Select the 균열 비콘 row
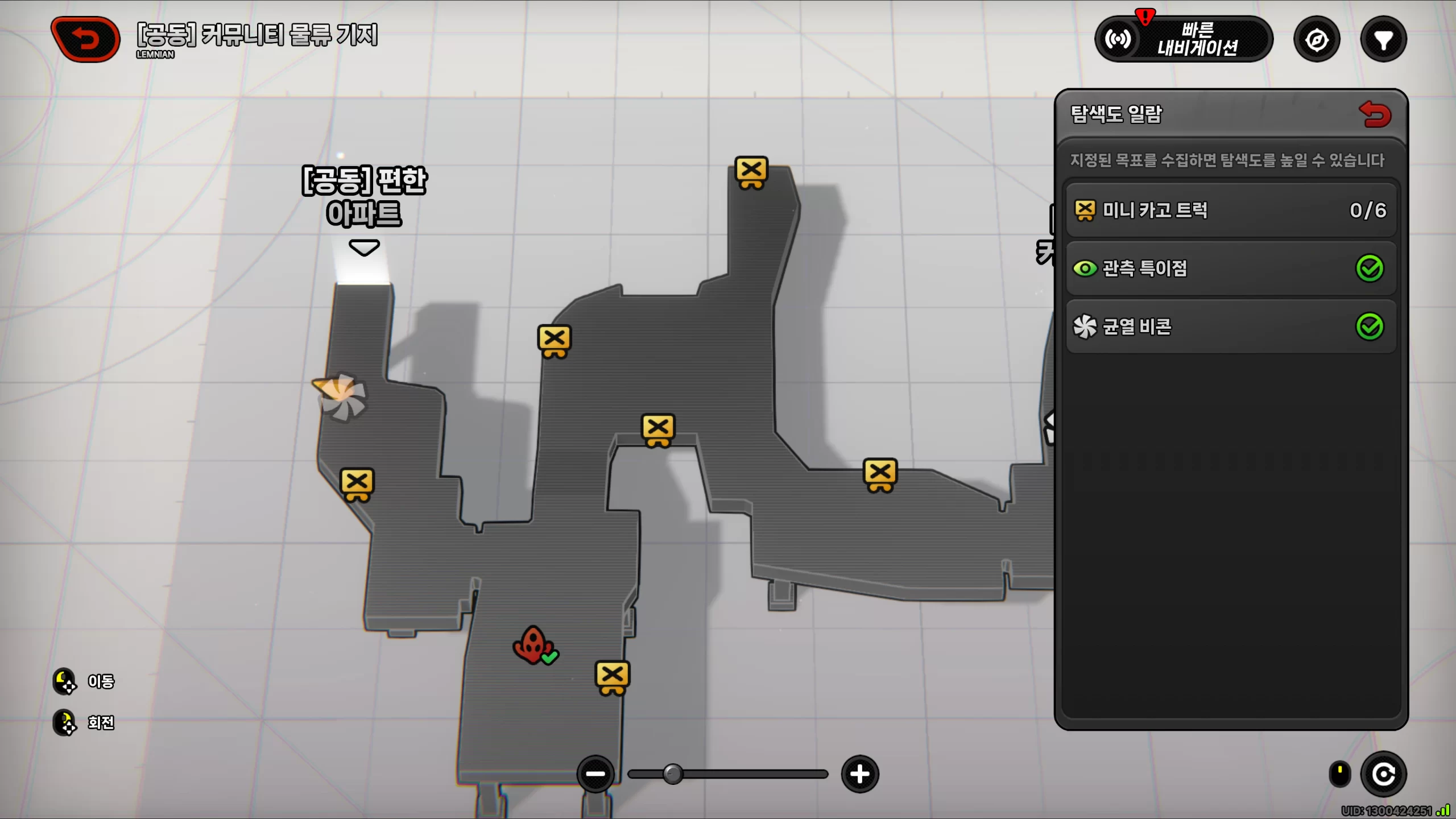This screenshot has width=1456, height=819. pyautogui.click(x=1231, y=326)
